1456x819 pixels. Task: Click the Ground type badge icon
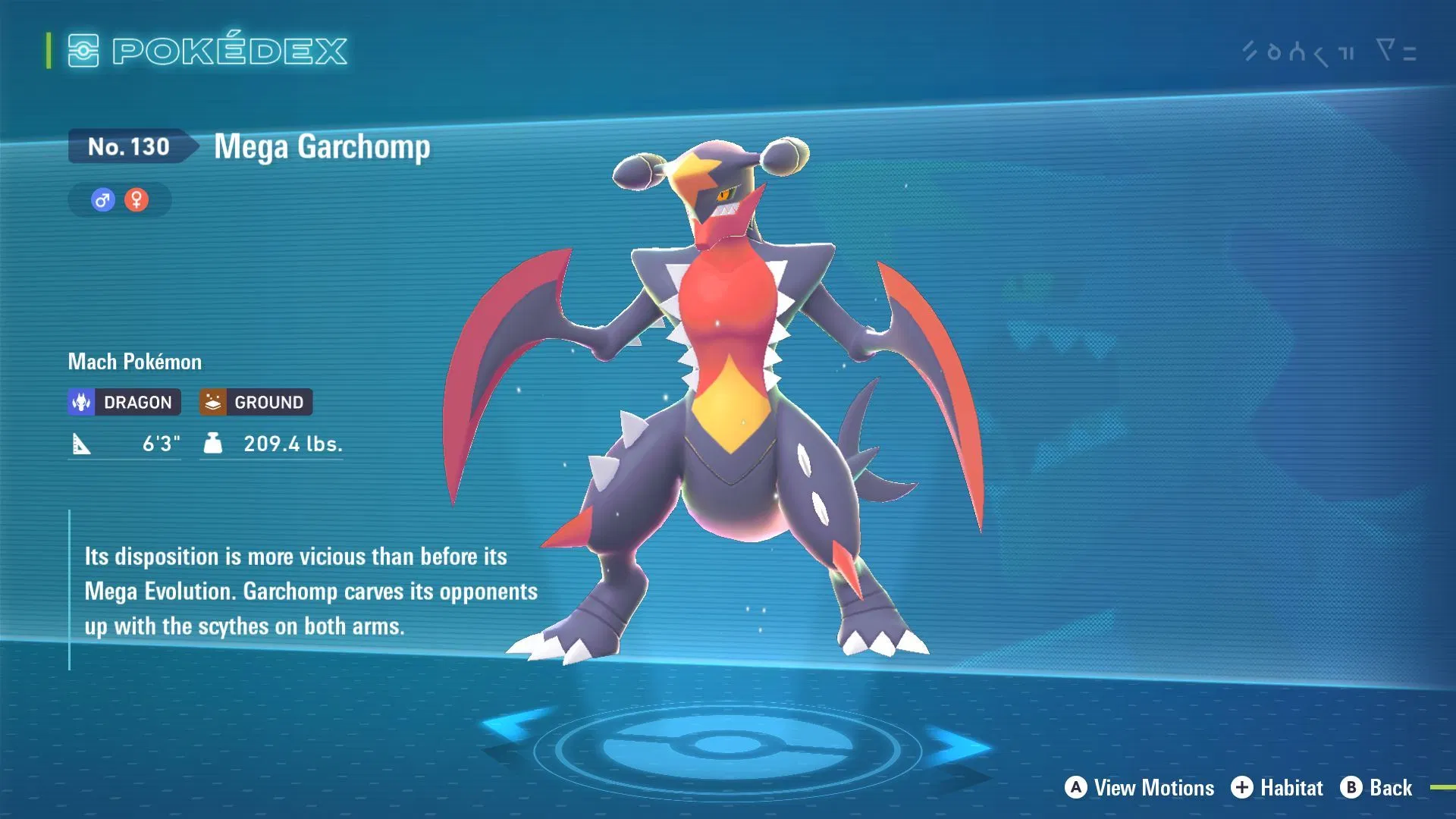[212, 402]
